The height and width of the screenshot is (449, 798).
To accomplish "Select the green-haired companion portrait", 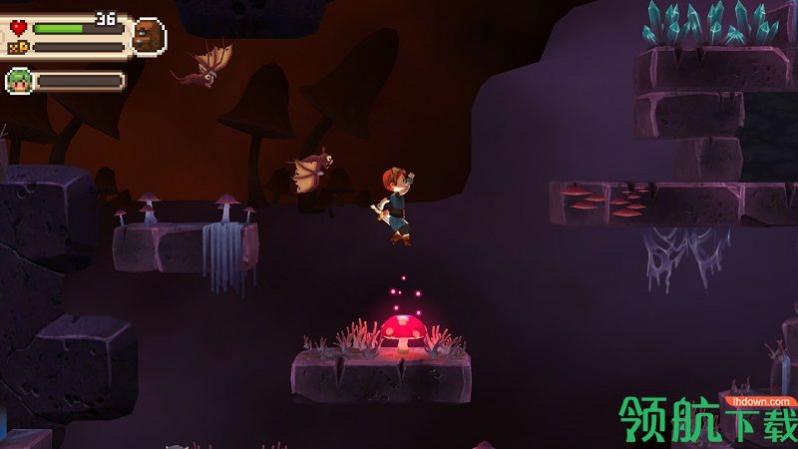I will 18,81.
